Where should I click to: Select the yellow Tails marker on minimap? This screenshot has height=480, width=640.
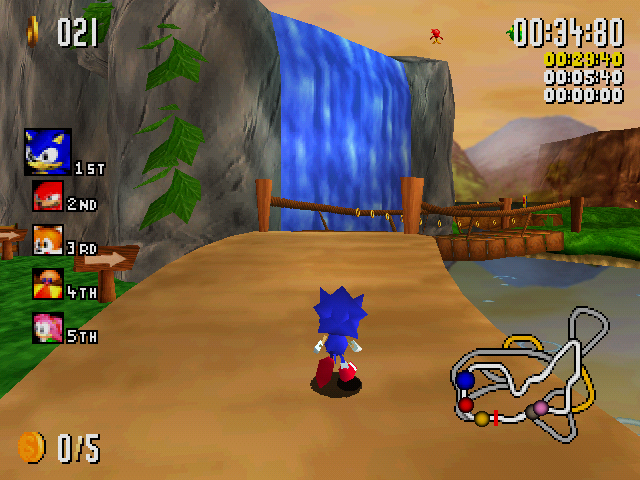[x=482, y=418]
